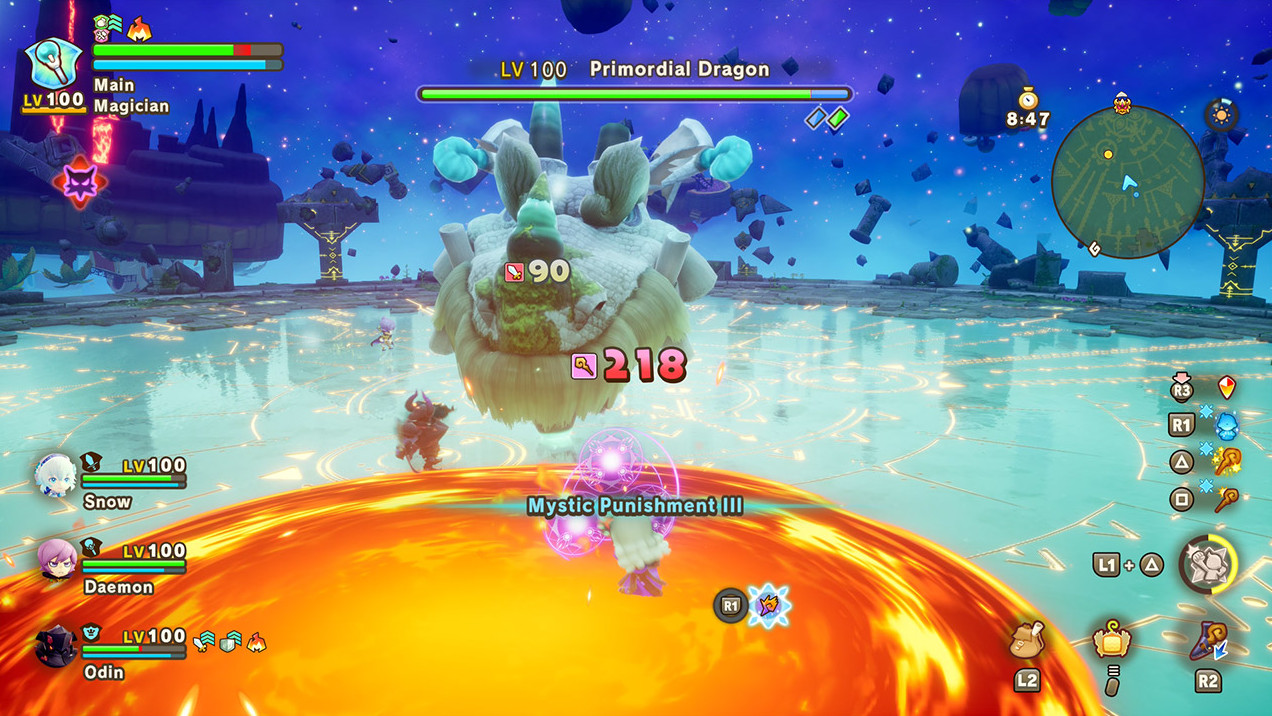Click the yellow dot marker on the minimap

[x=1107, y=154]
